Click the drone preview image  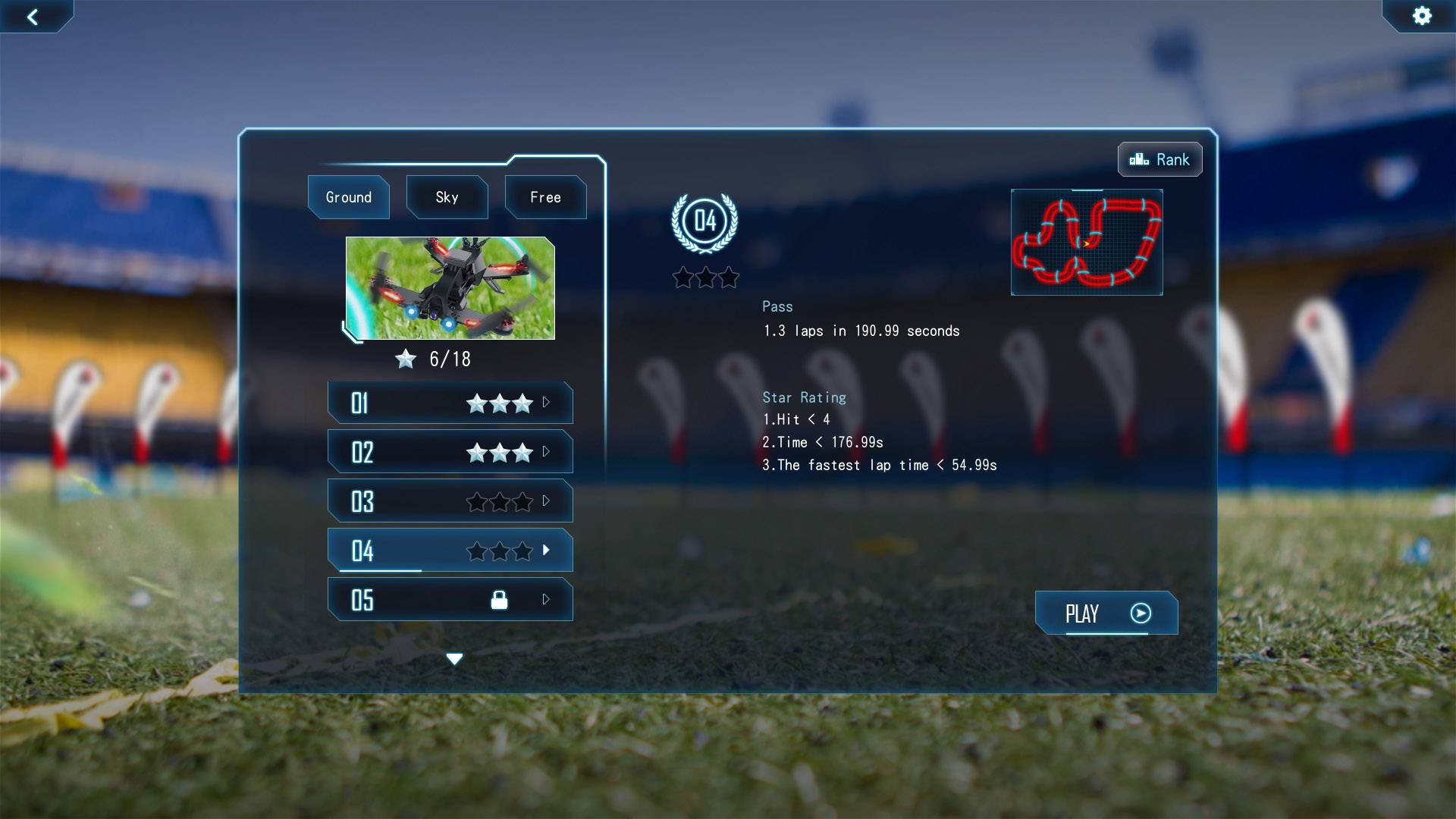(x=450, y=288)
